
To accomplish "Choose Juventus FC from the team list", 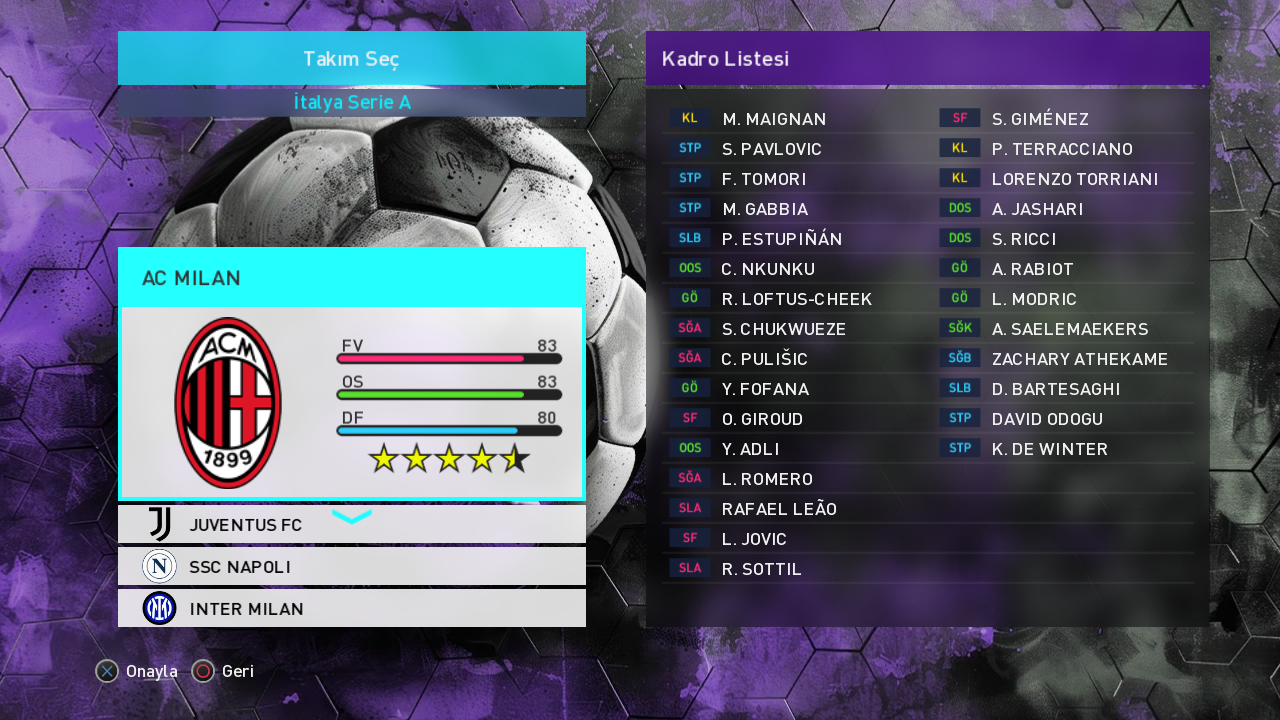I will tap(351, 525).
